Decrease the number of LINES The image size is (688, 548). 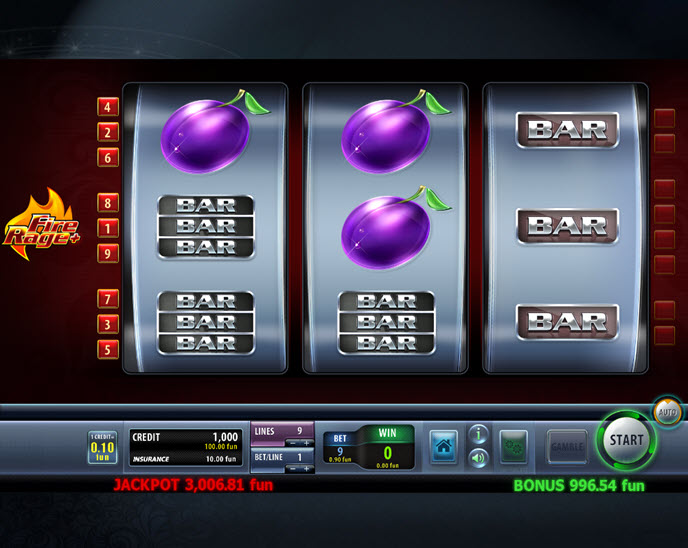click(292, 441)
